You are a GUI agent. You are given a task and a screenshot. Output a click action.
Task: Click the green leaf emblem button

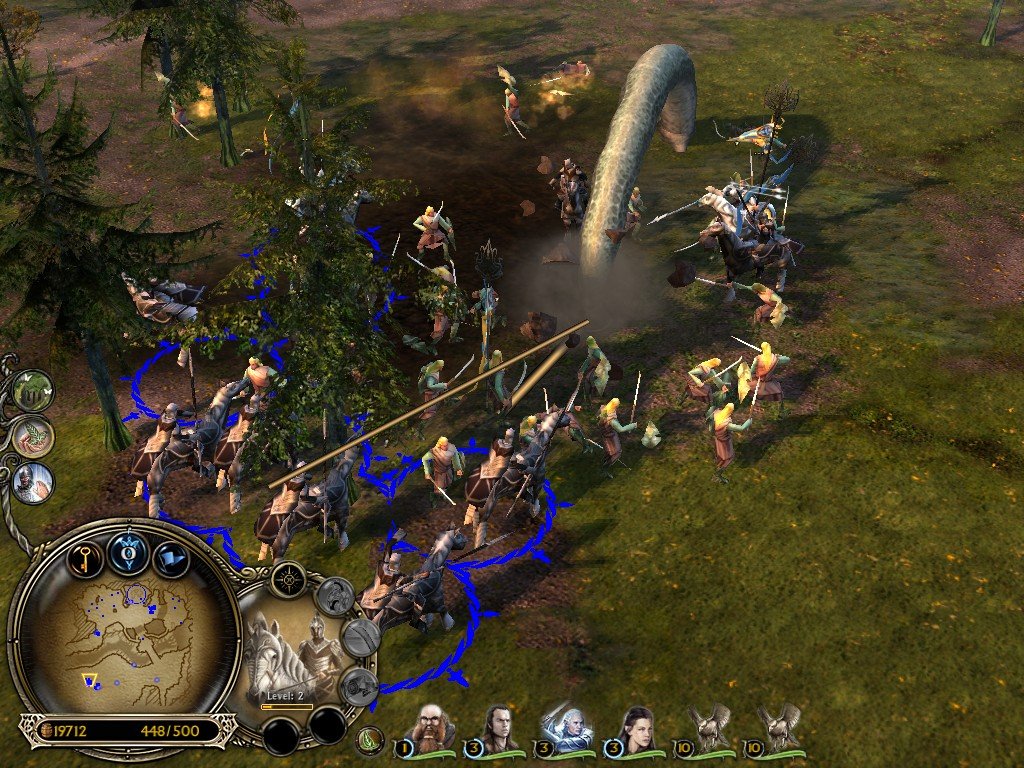369,741
